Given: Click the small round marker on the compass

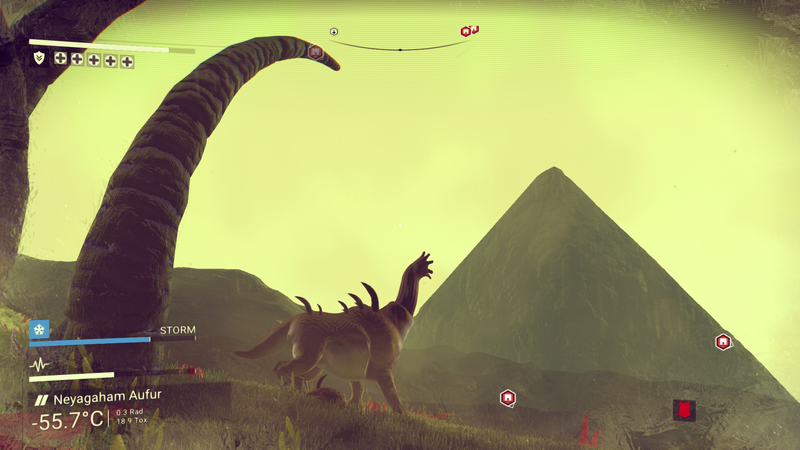Looking at the screenshot, I should coord(334,32).
